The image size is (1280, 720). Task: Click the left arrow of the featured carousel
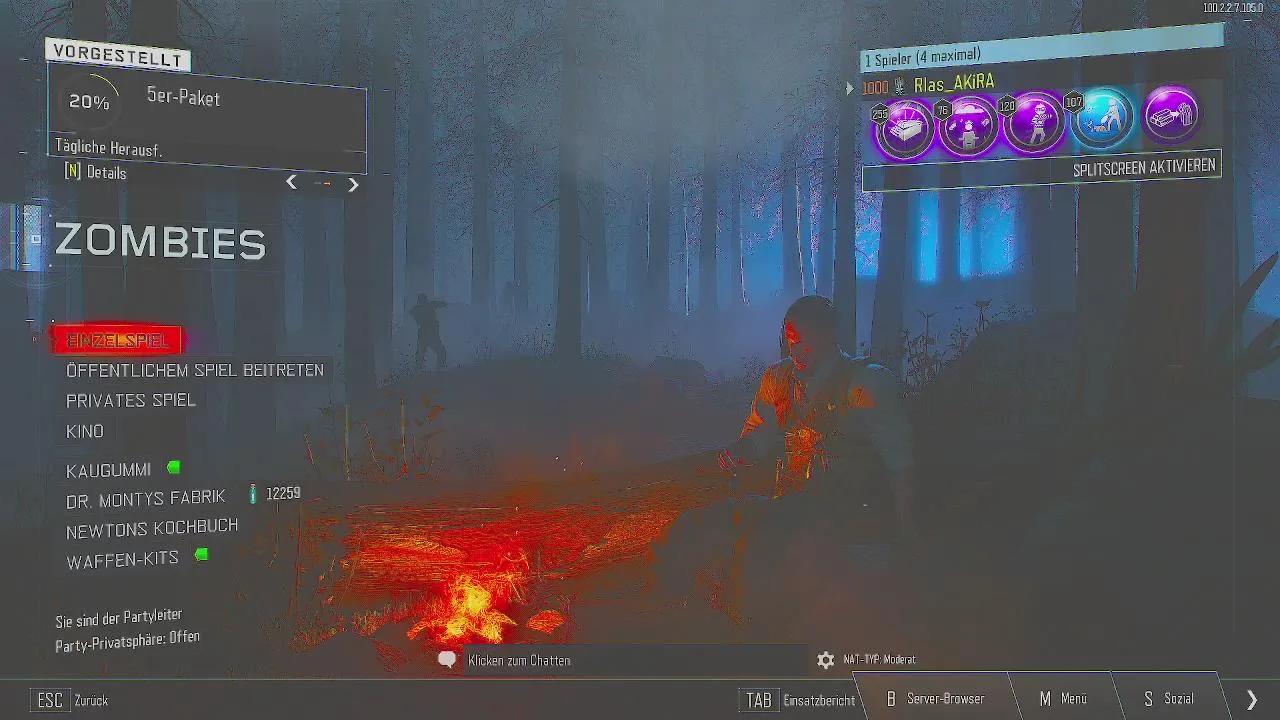[291, 183]
